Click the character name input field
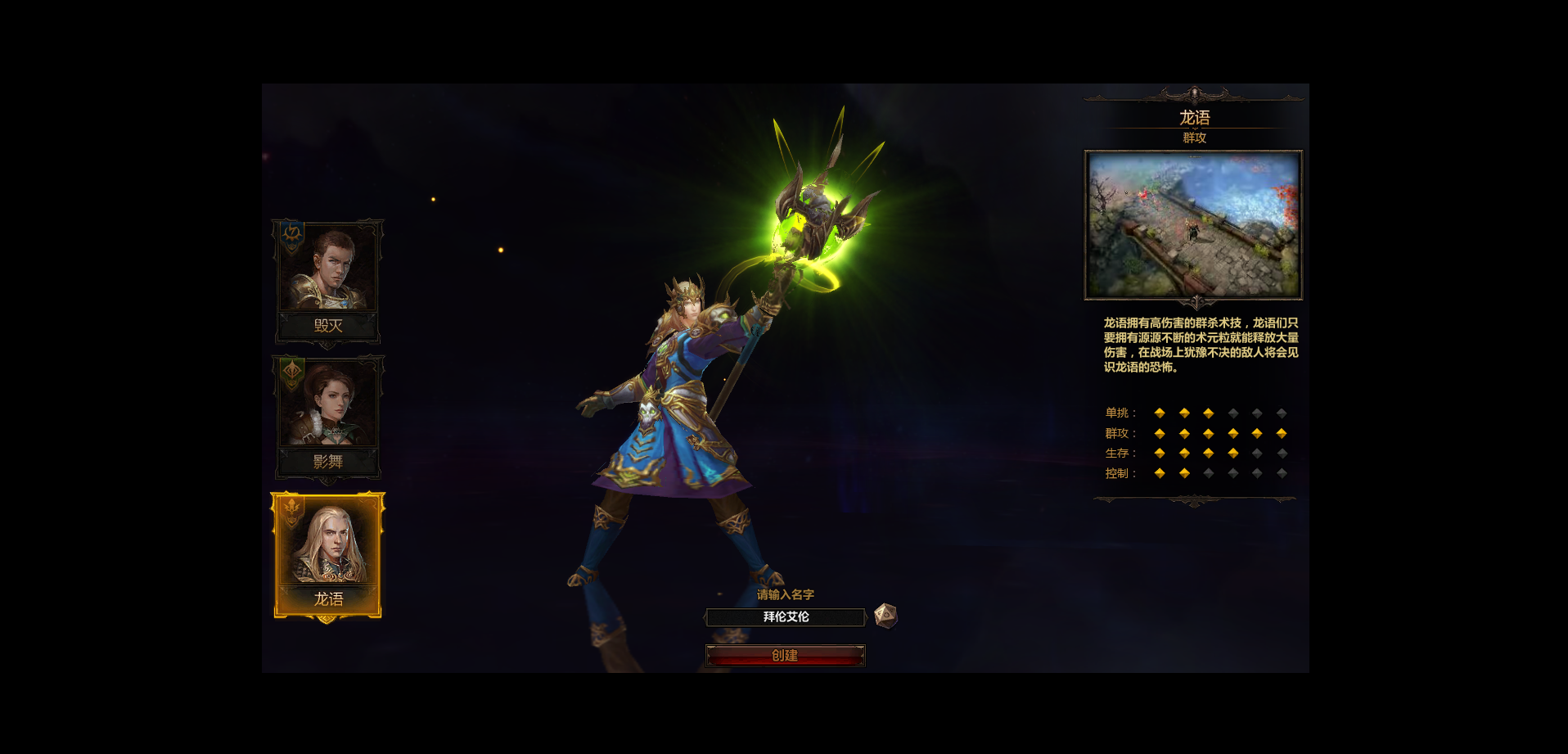1568x754 pixels. (785, 617)
